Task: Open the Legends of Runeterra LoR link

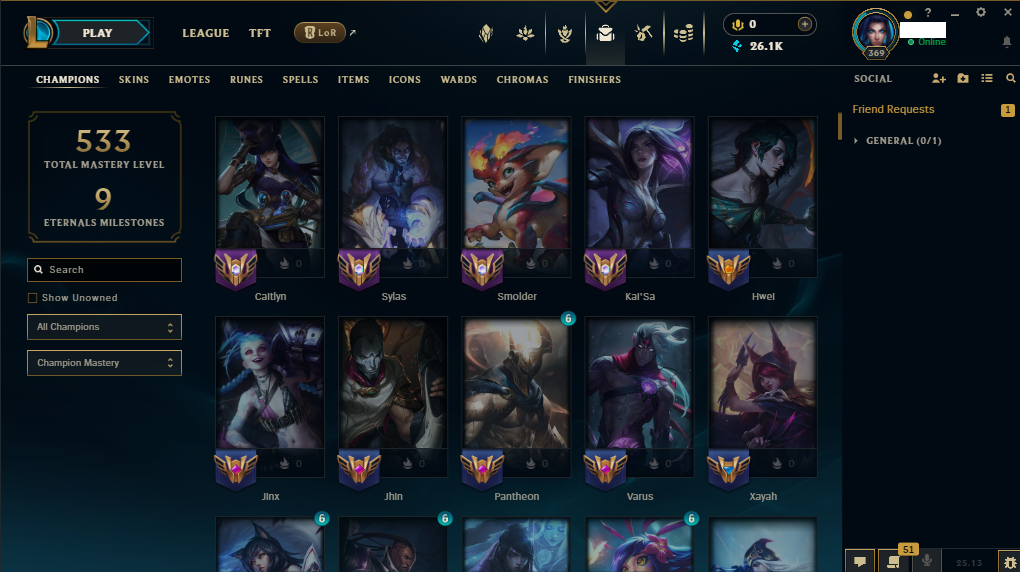Action: tap(320, 33)
